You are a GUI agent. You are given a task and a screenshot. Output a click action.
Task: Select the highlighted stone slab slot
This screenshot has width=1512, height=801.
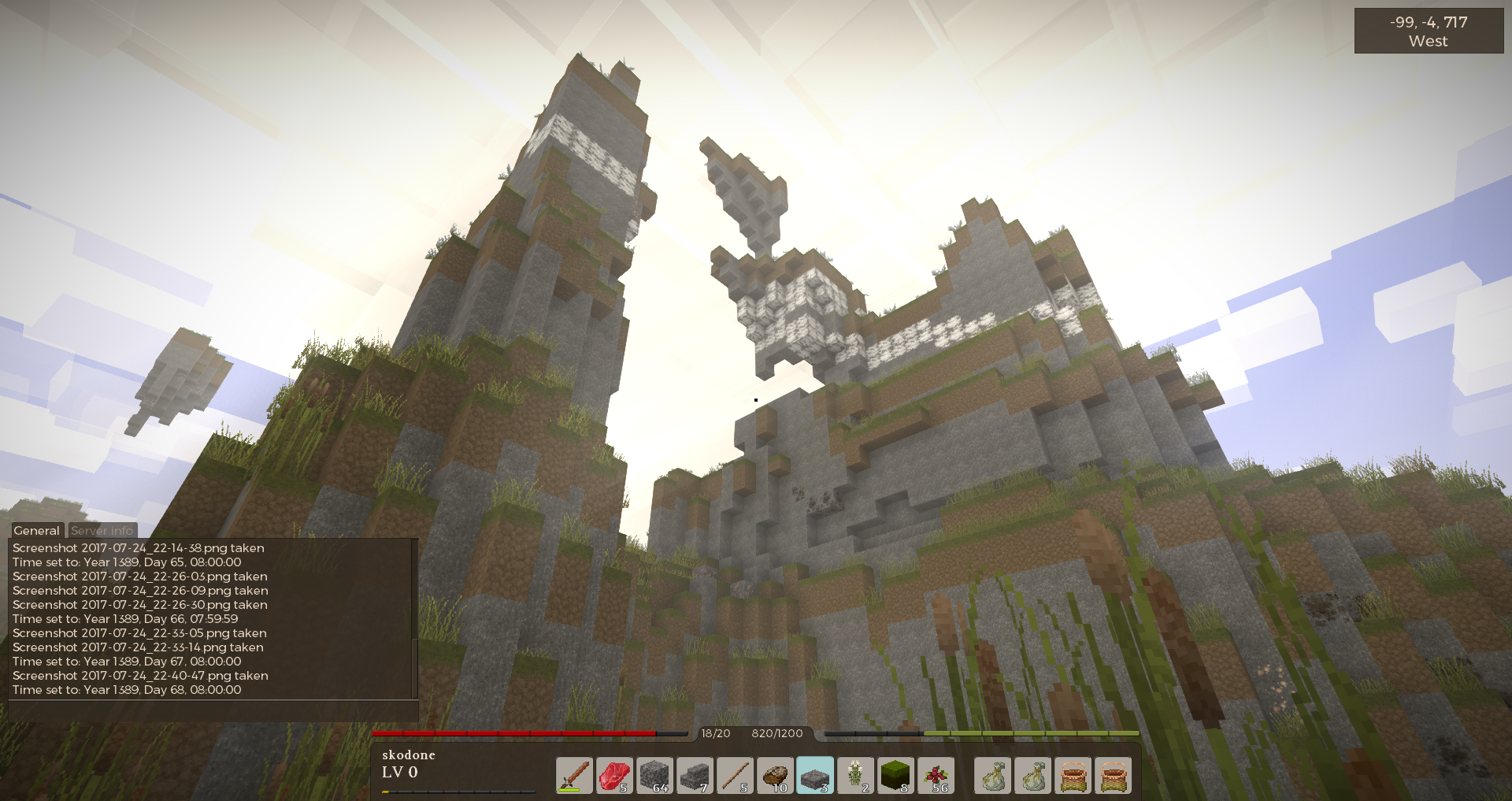815,776
